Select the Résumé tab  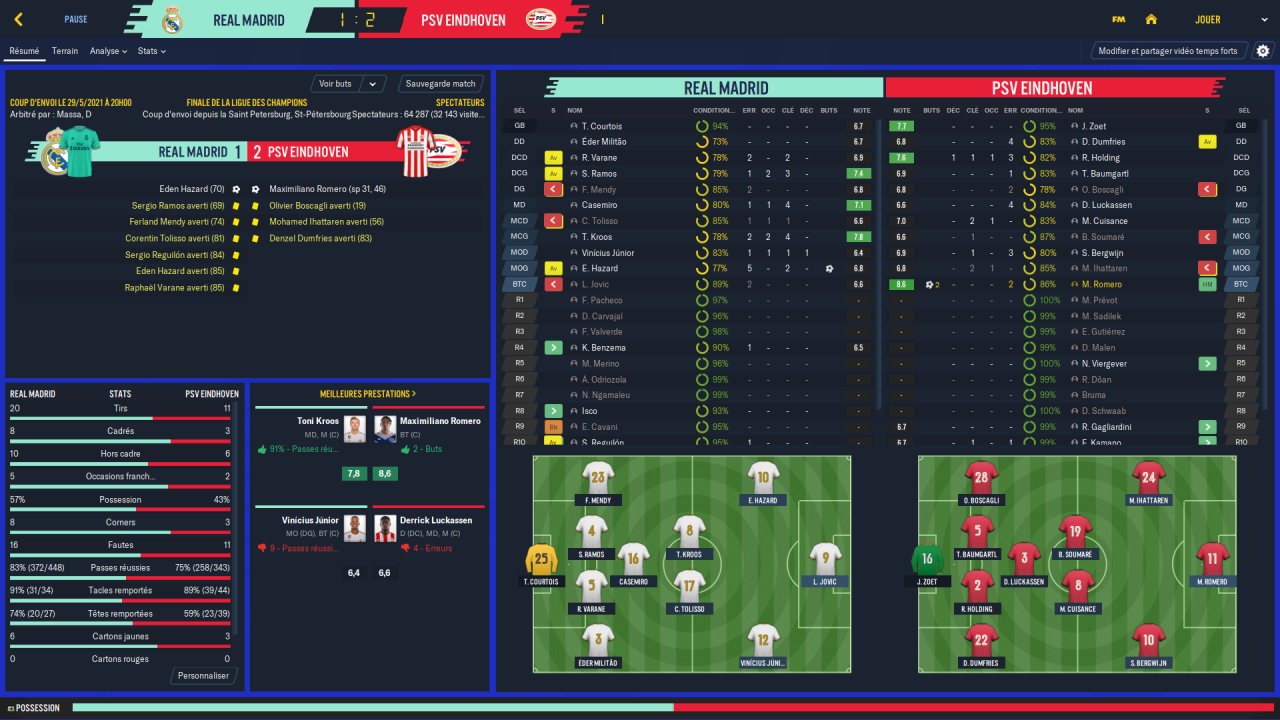coord(24,51)
